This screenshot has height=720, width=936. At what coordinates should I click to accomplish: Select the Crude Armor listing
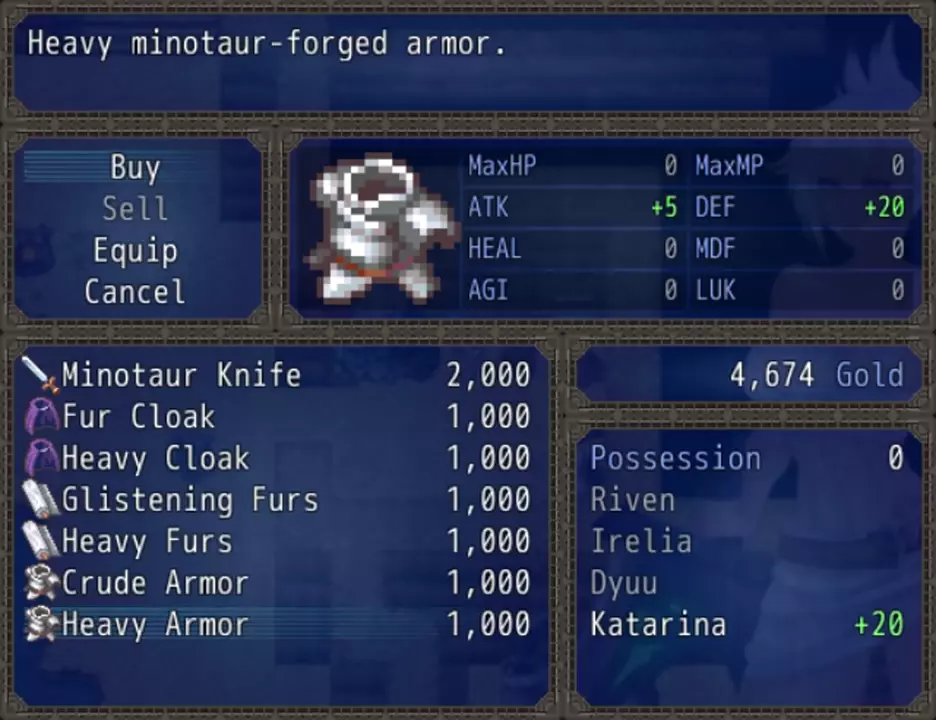(277, 583)
